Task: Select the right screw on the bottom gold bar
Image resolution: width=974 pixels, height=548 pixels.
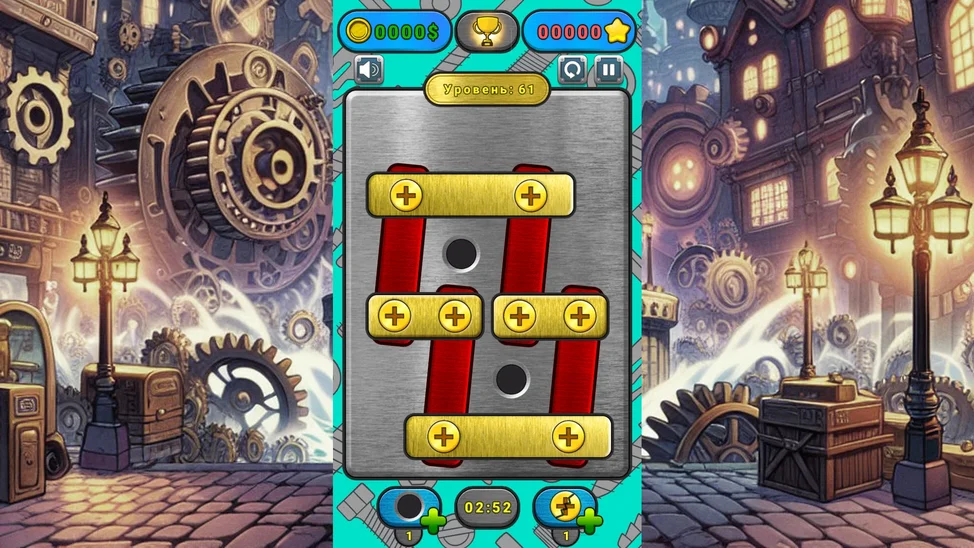Action: [x=568, y=436]
